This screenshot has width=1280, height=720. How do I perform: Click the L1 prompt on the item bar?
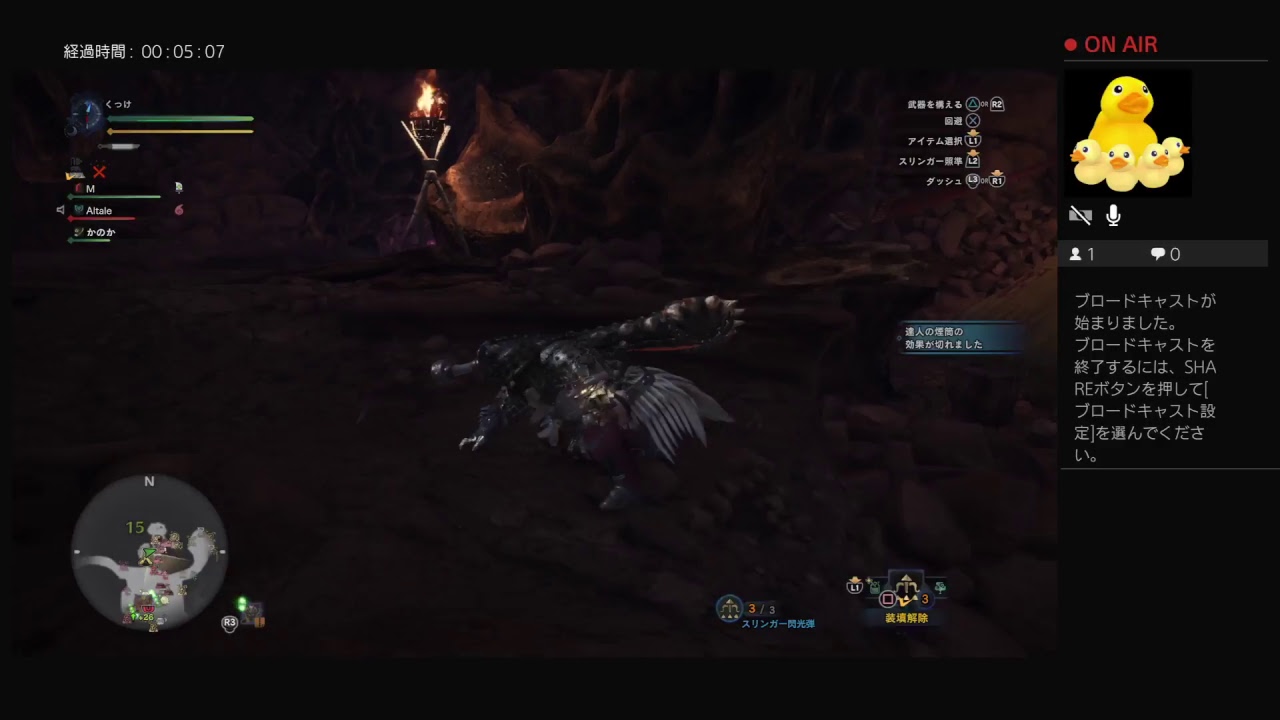click(854, 586)
